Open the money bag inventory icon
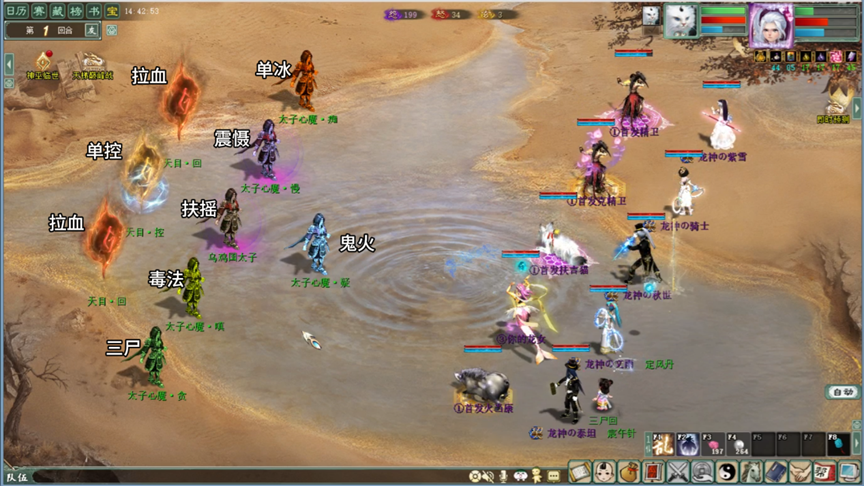 pos(630,472)
